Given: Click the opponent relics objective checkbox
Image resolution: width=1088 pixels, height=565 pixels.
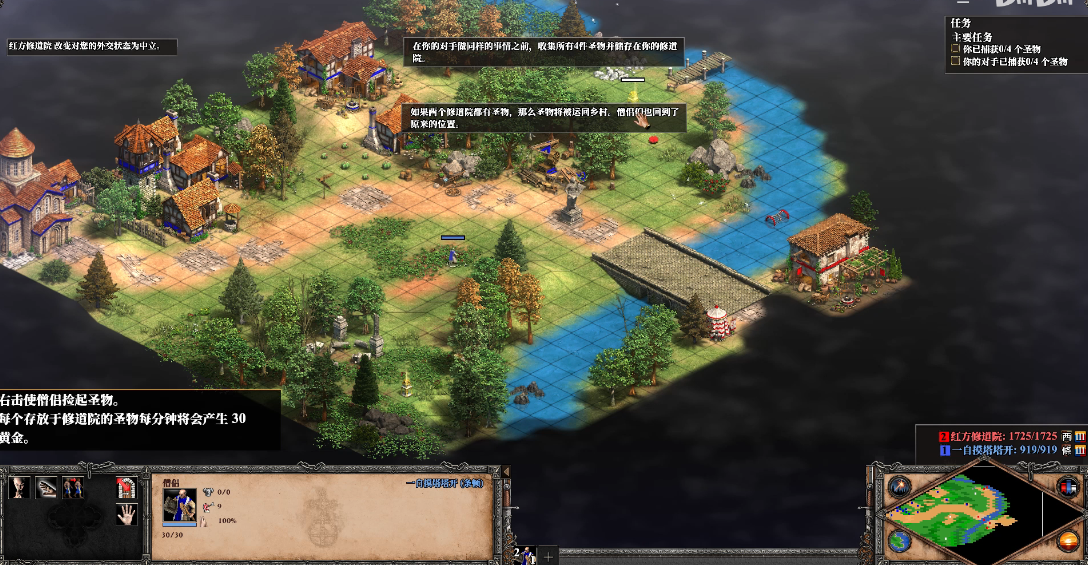Looking at the screenshot, I should (x=955, y=62).
